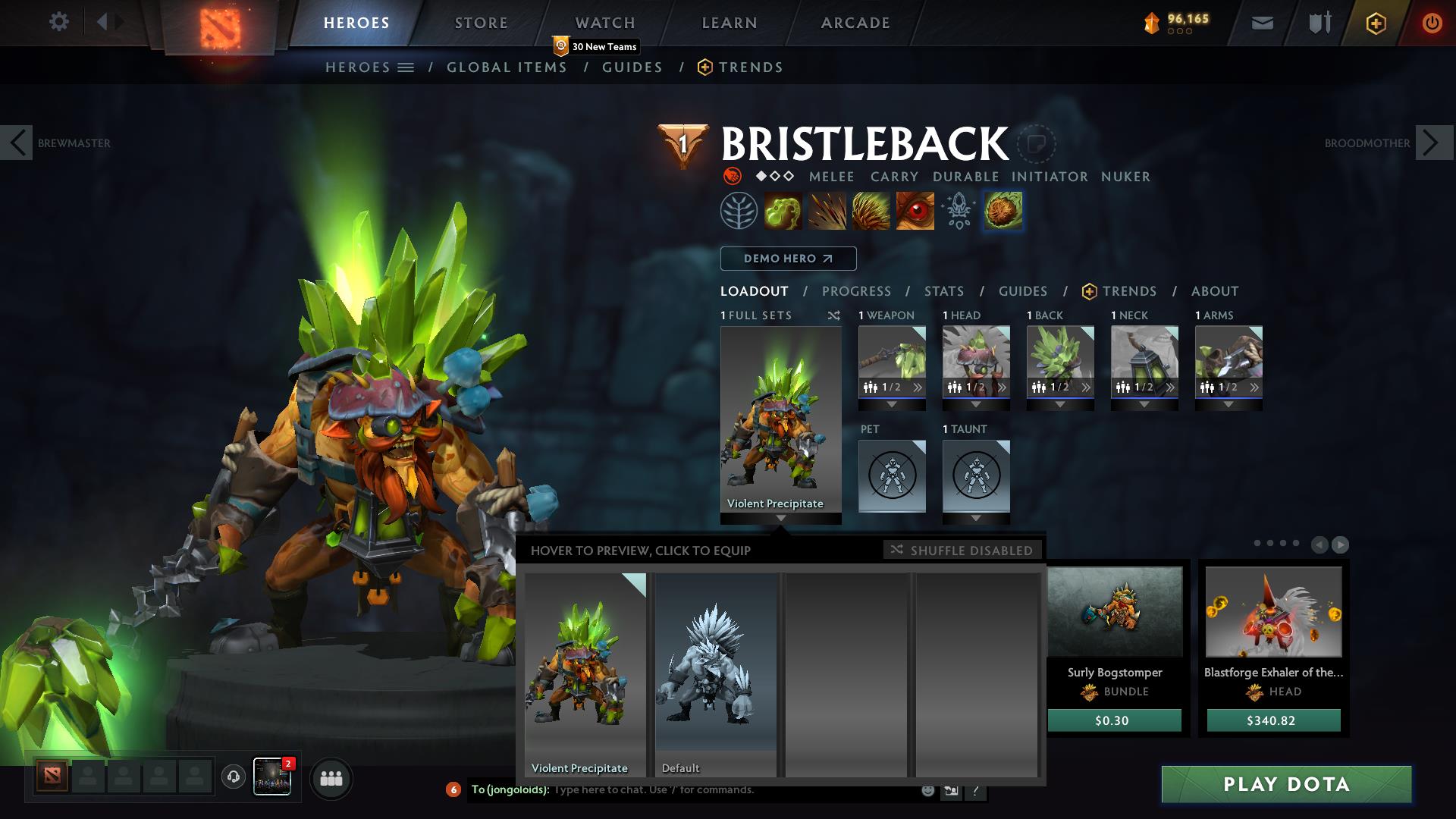1456x819 pixels.
Task: Switch to the Store tab
Action: point(482,23)
